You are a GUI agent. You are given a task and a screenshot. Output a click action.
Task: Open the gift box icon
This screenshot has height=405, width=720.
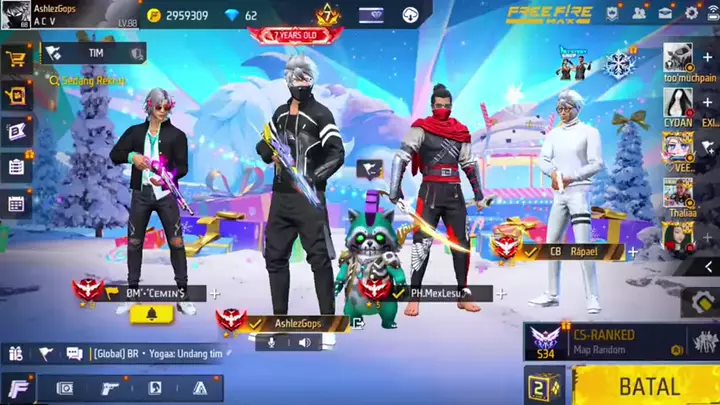pyautogui.click(x=16, y=95)
